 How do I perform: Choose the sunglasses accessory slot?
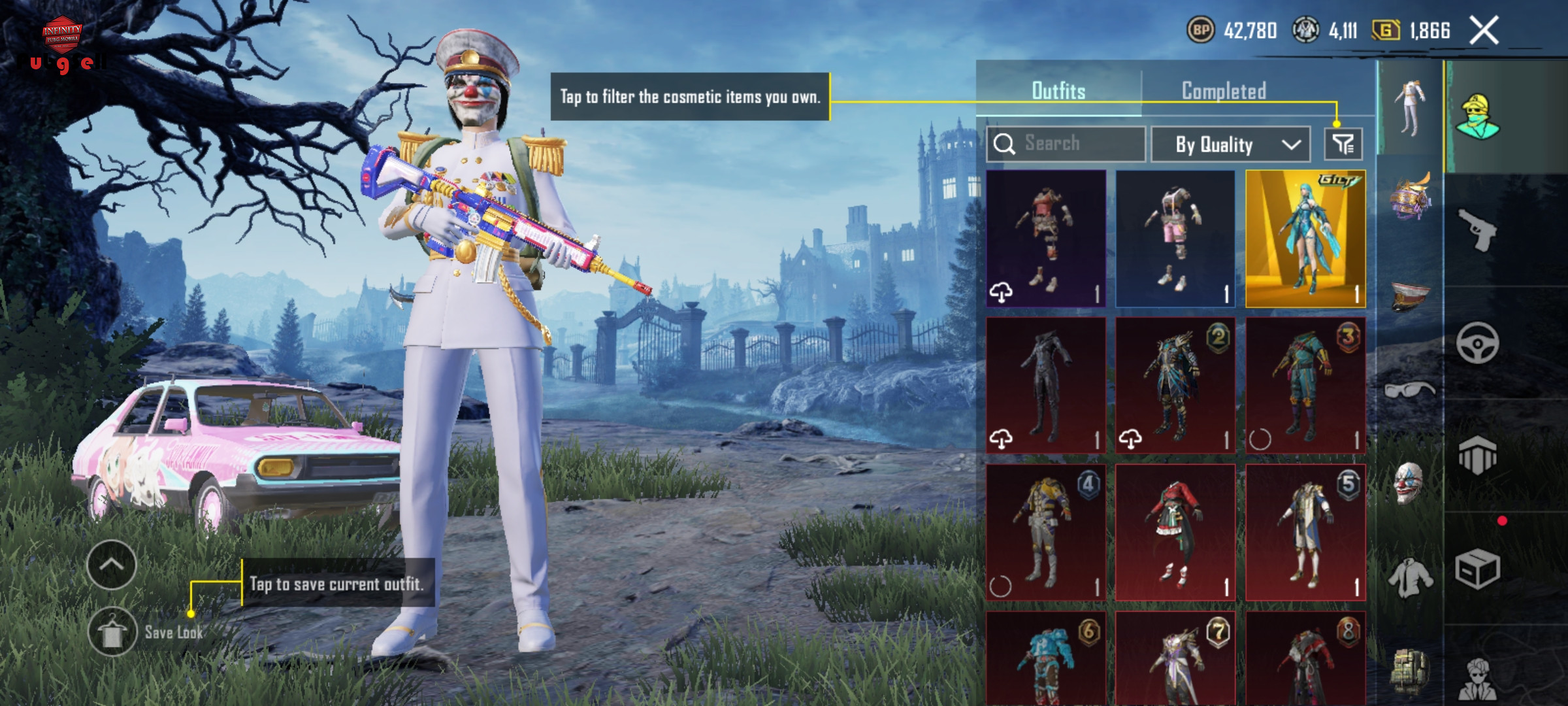(x=1409, y=390)
